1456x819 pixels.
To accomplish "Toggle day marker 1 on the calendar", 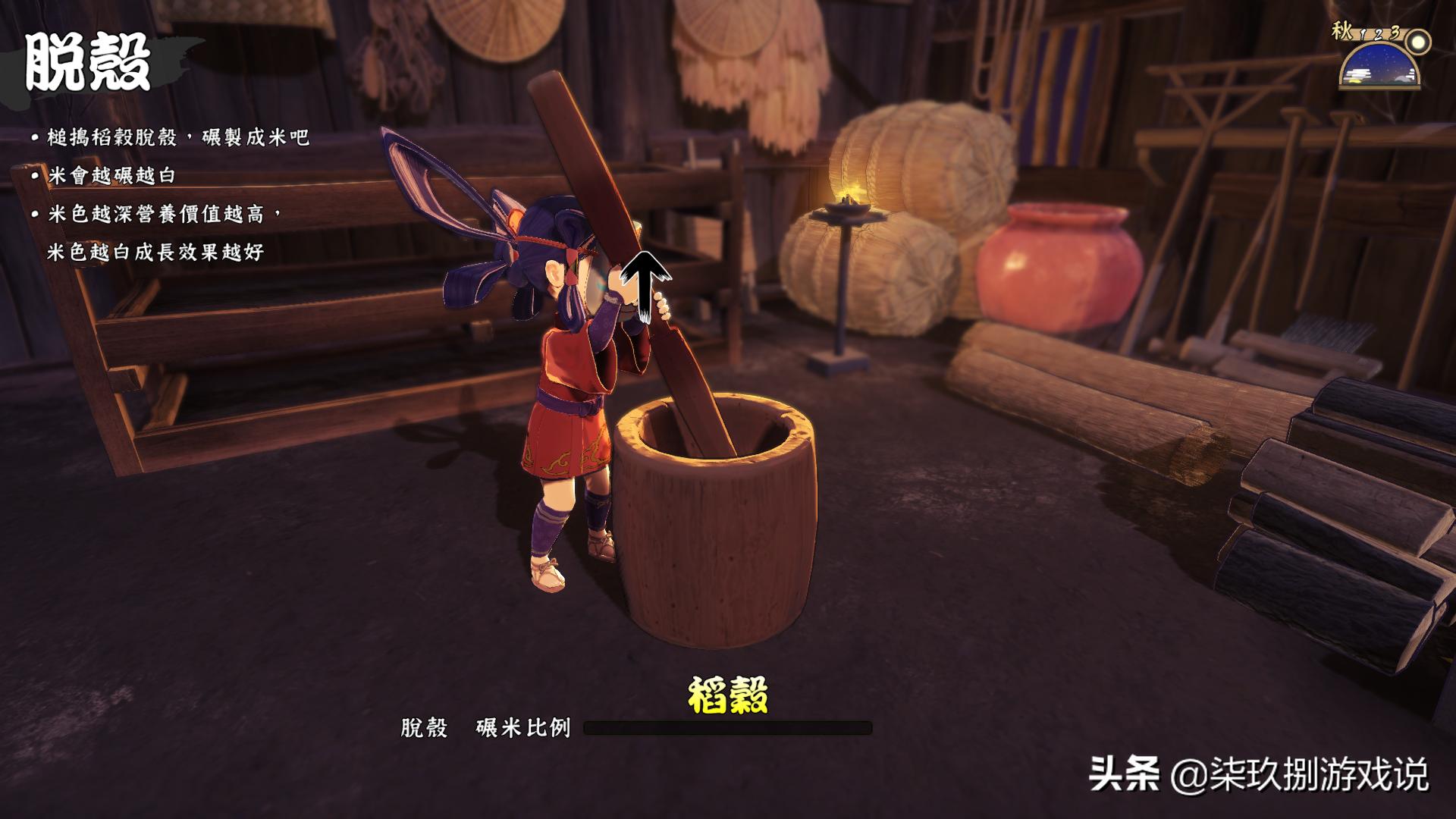I will point(1362,33).
